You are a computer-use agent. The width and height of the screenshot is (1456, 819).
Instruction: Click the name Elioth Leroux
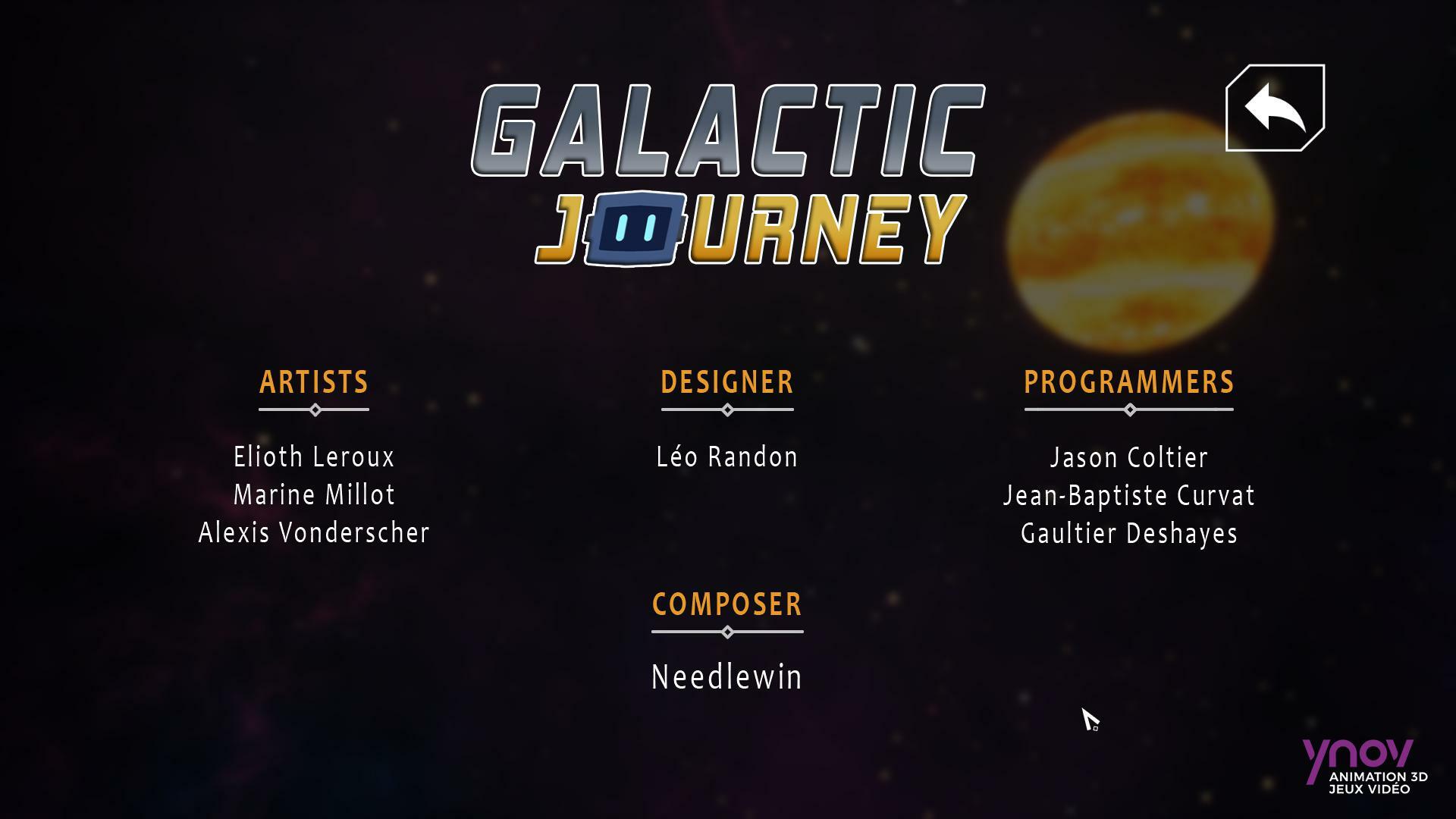click(x=314, y=457)
